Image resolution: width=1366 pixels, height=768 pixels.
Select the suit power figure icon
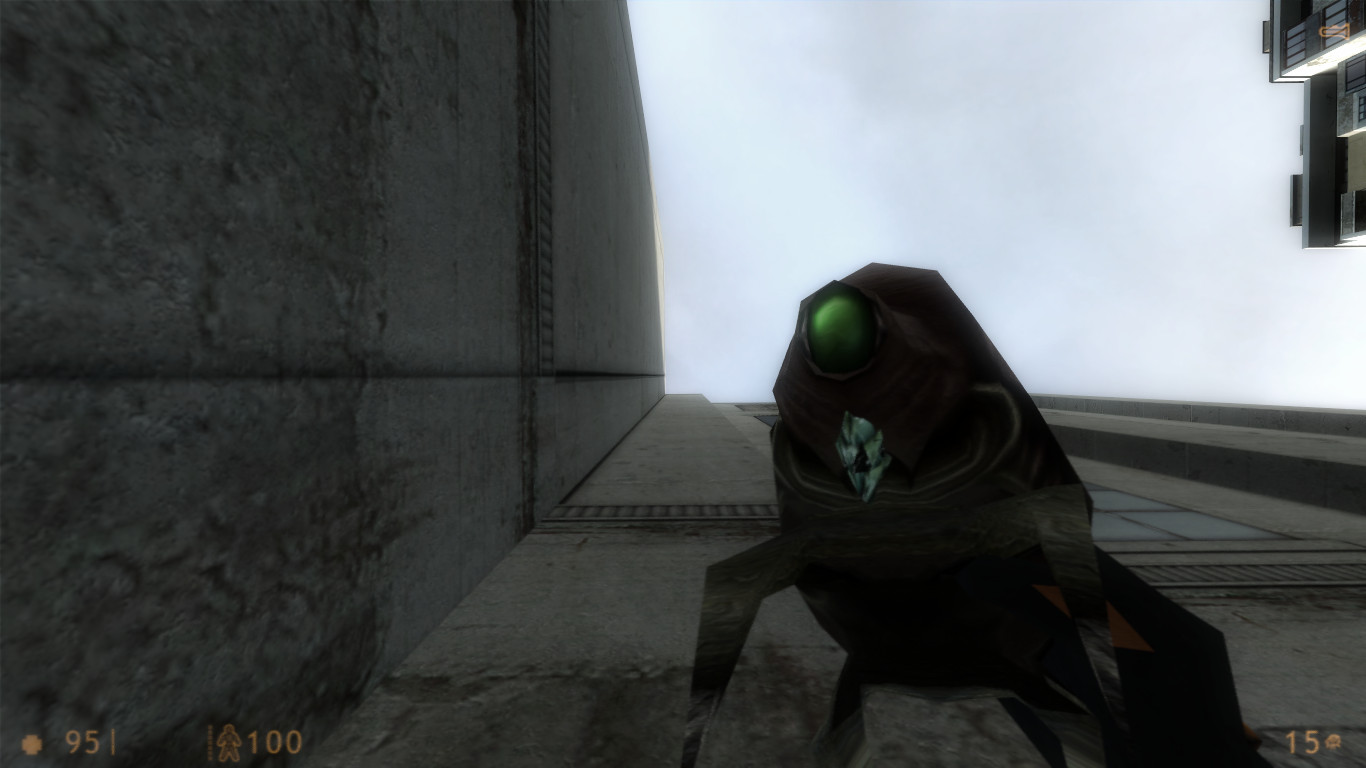click(x=227, y=743)
